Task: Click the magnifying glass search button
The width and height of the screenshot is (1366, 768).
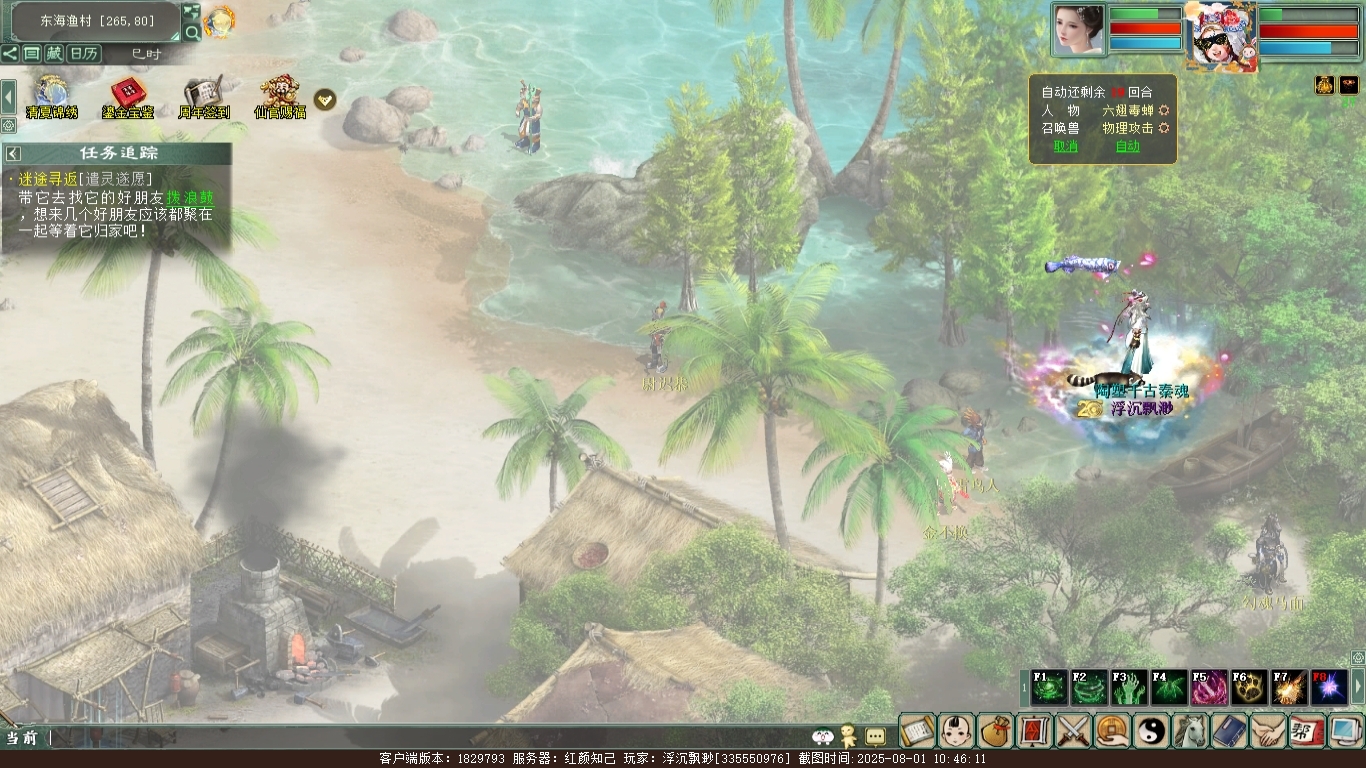Action: coord(192,33)
